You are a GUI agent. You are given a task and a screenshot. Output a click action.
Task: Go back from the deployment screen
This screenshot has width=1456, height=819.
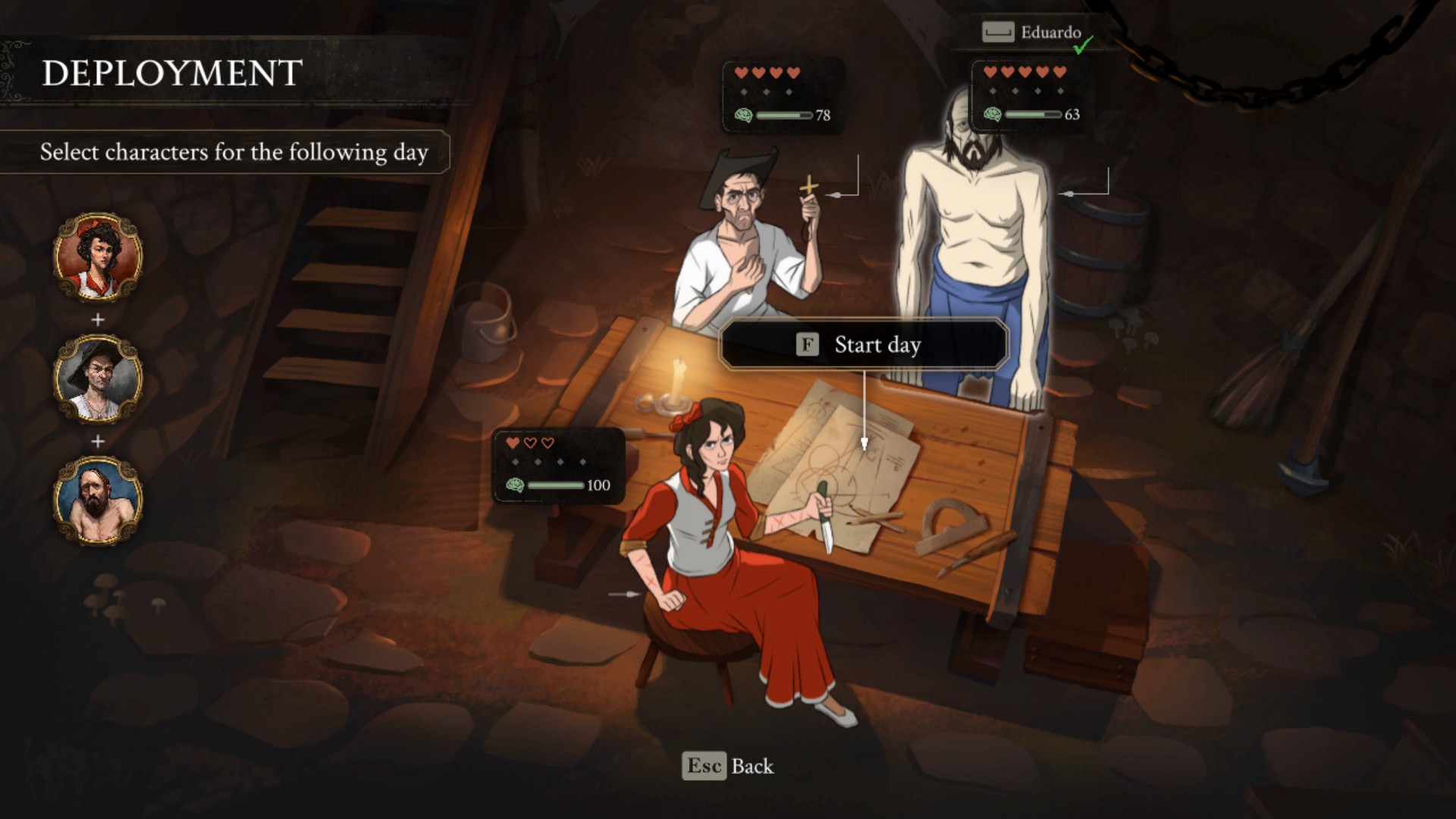[x=728, y=766]
